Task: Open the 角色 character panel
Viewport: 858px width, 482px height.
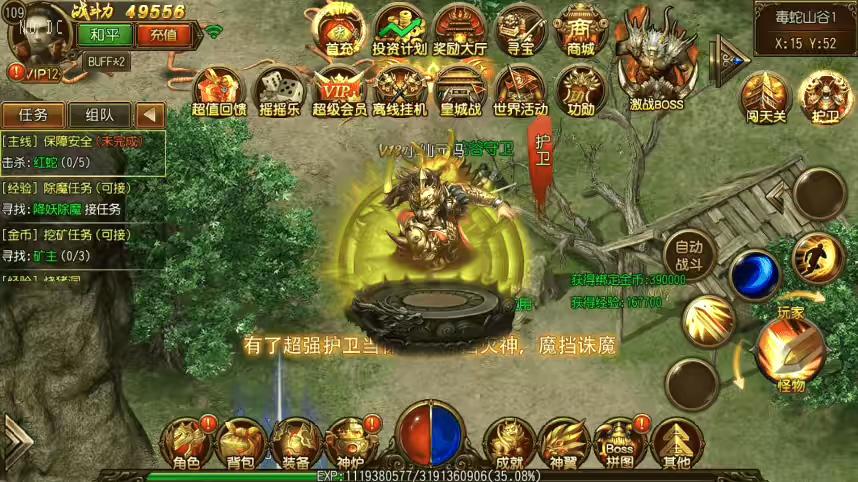Action: click(187, 442)
